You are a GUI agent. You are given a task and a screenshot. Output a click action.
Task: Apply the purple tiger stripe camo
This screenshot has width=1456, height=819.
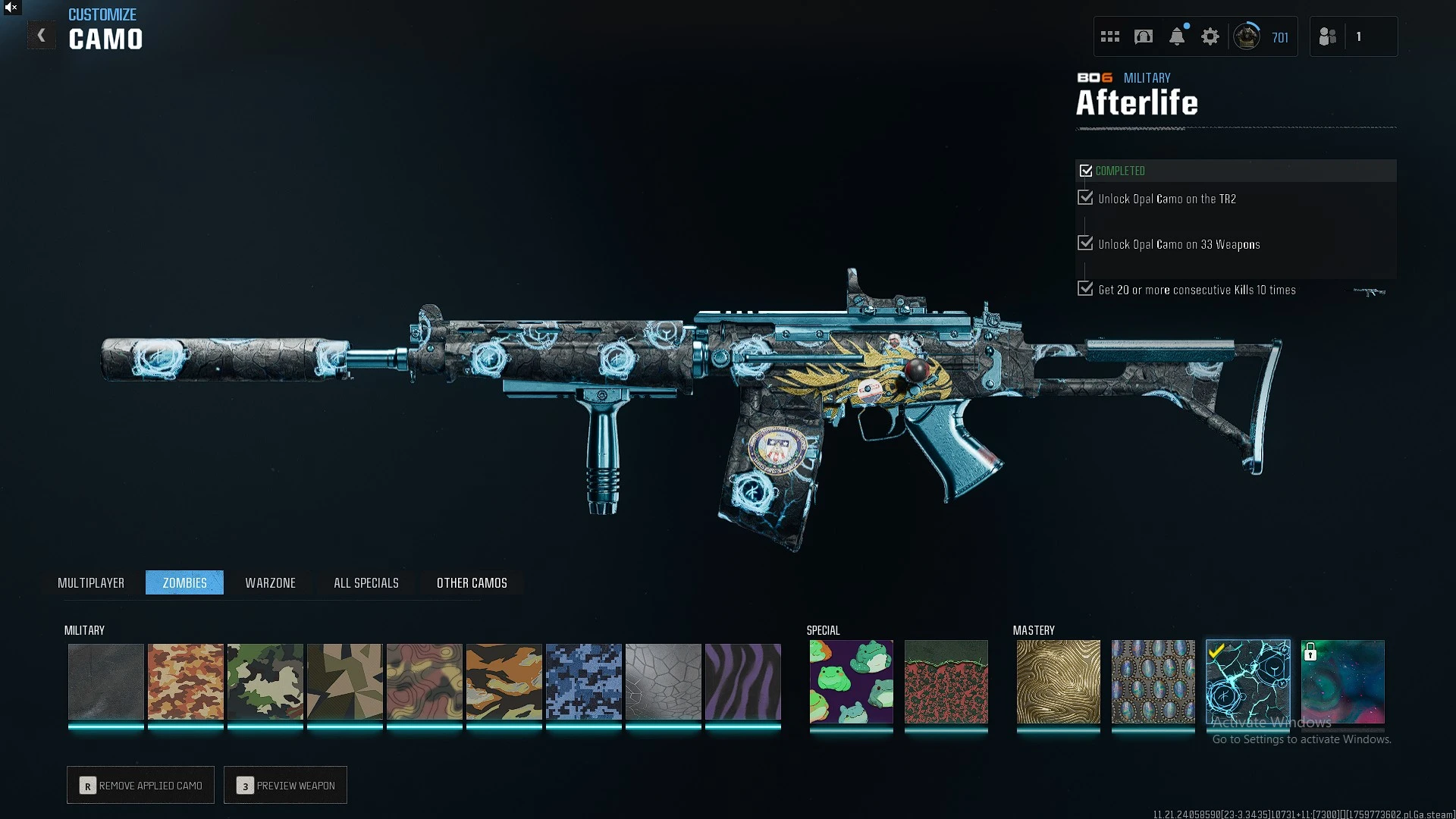[743, 681]
